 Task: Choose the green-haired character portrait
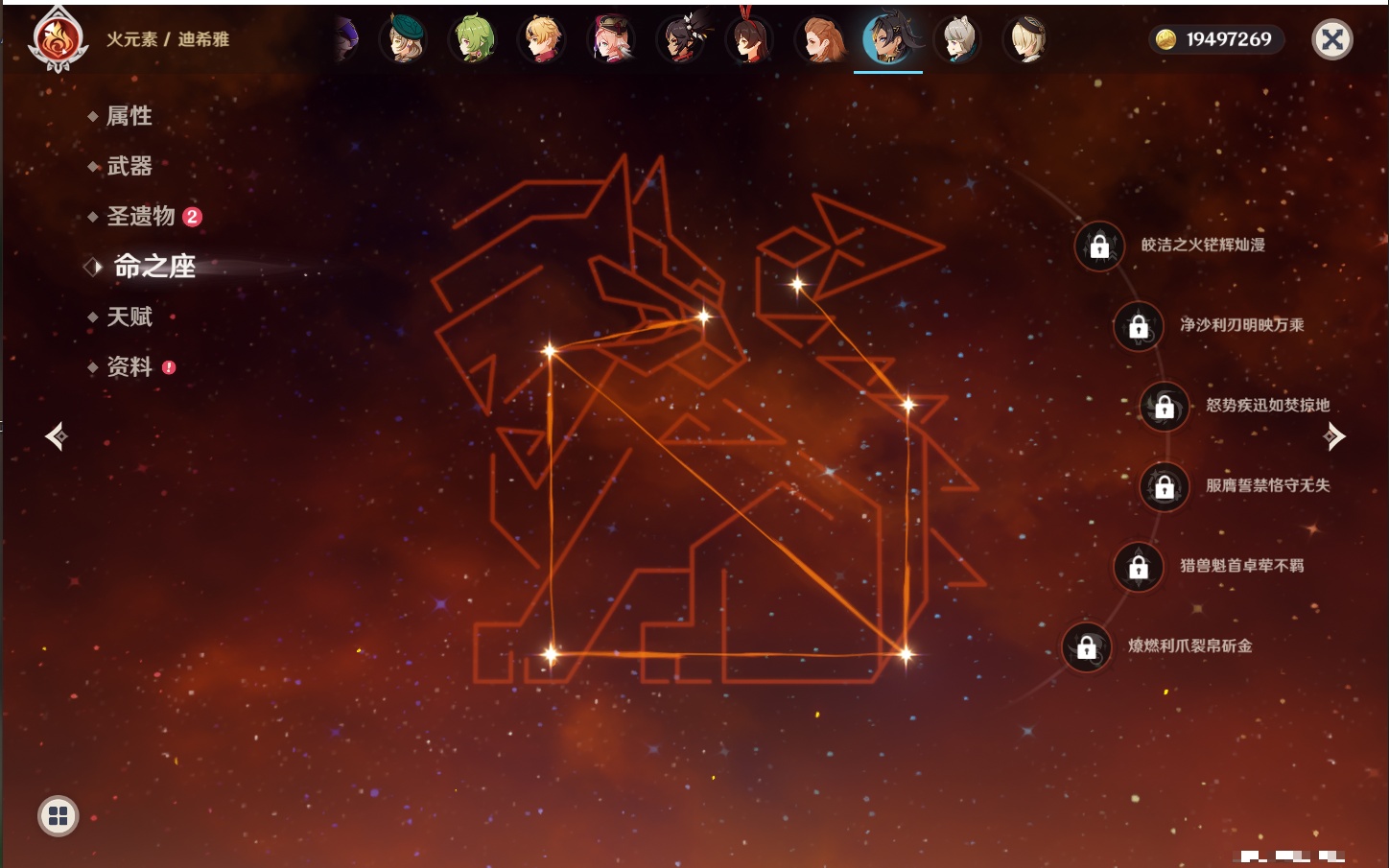tap(473, 39)
